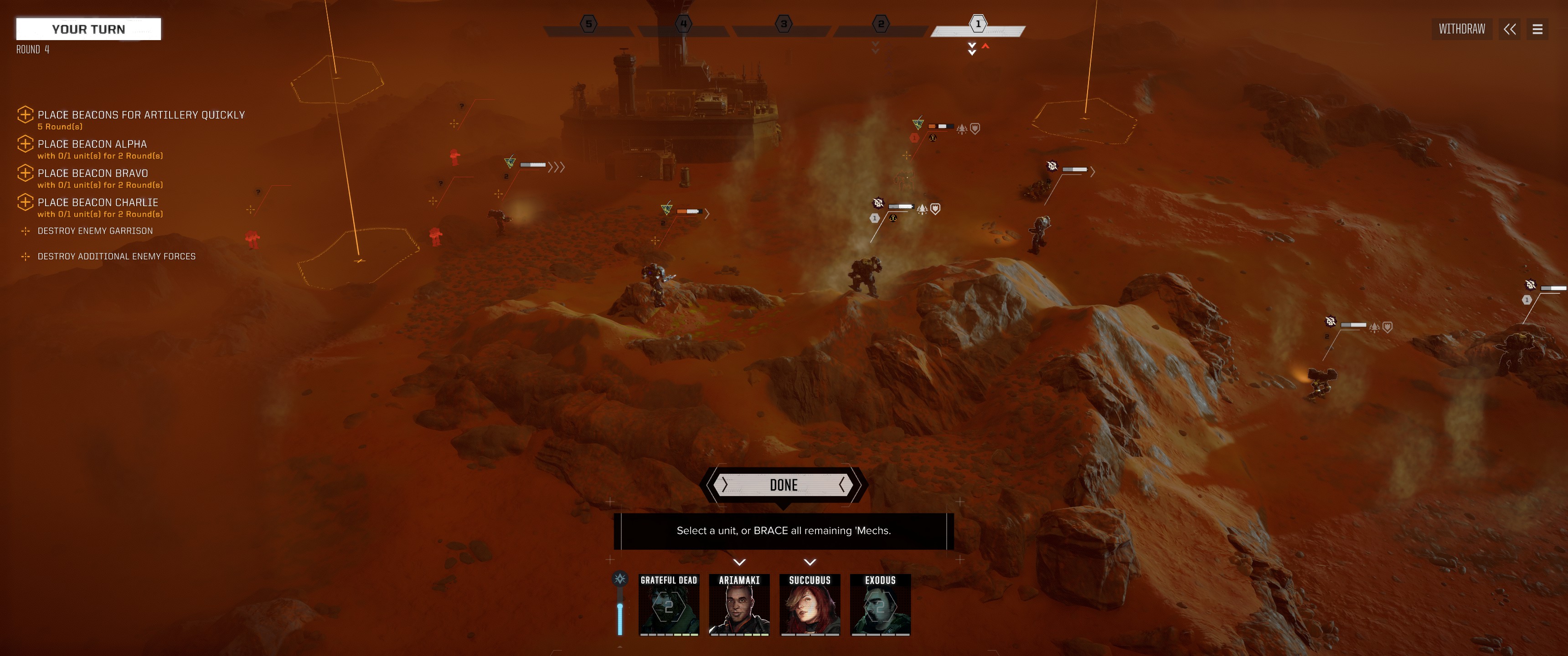Image resolution: width=1568 pixels, height=656 pixels.
Task: Select the Grateful Dead pilot portrait
Action: pos(668,605)
